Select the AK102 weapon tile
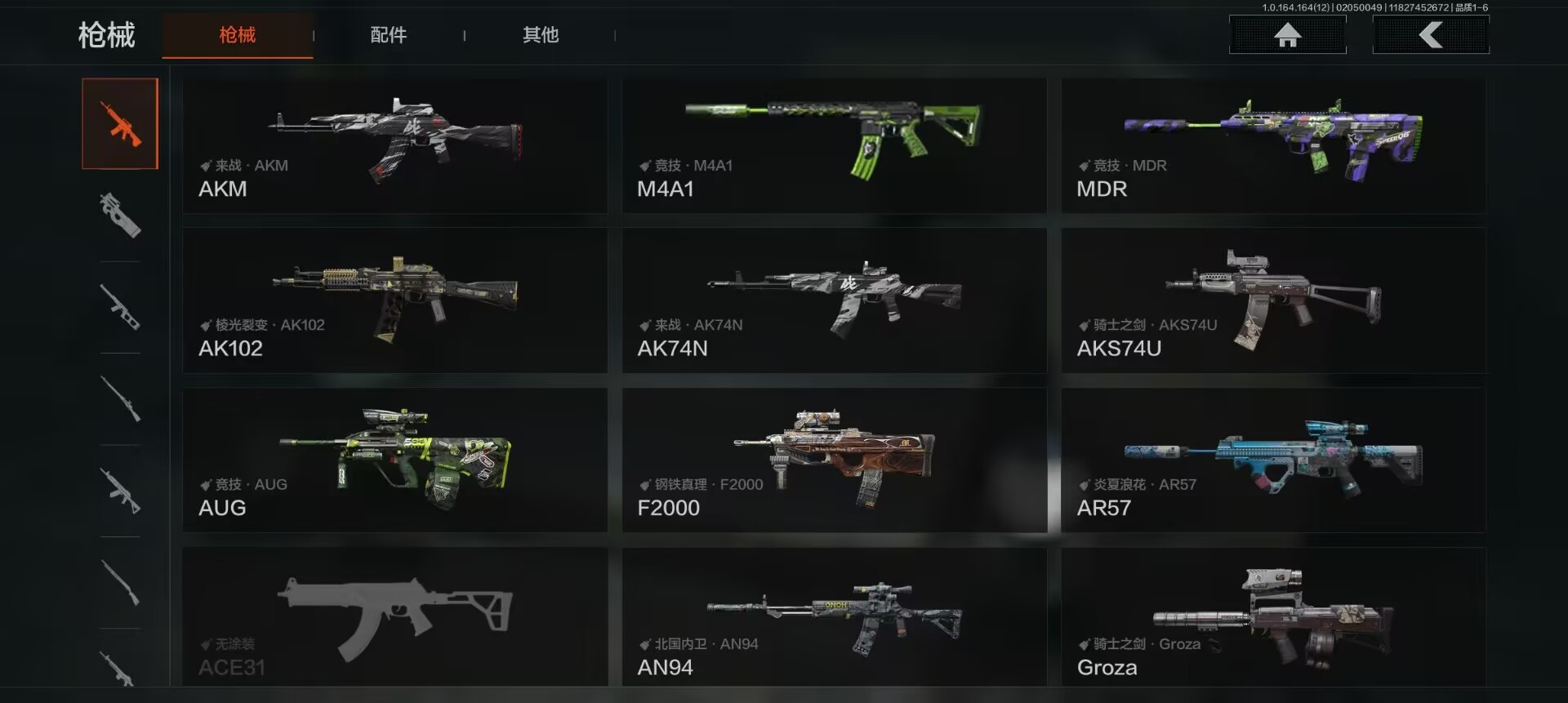1568x703 pixels. pyautogui.click(x=394, y=300)
